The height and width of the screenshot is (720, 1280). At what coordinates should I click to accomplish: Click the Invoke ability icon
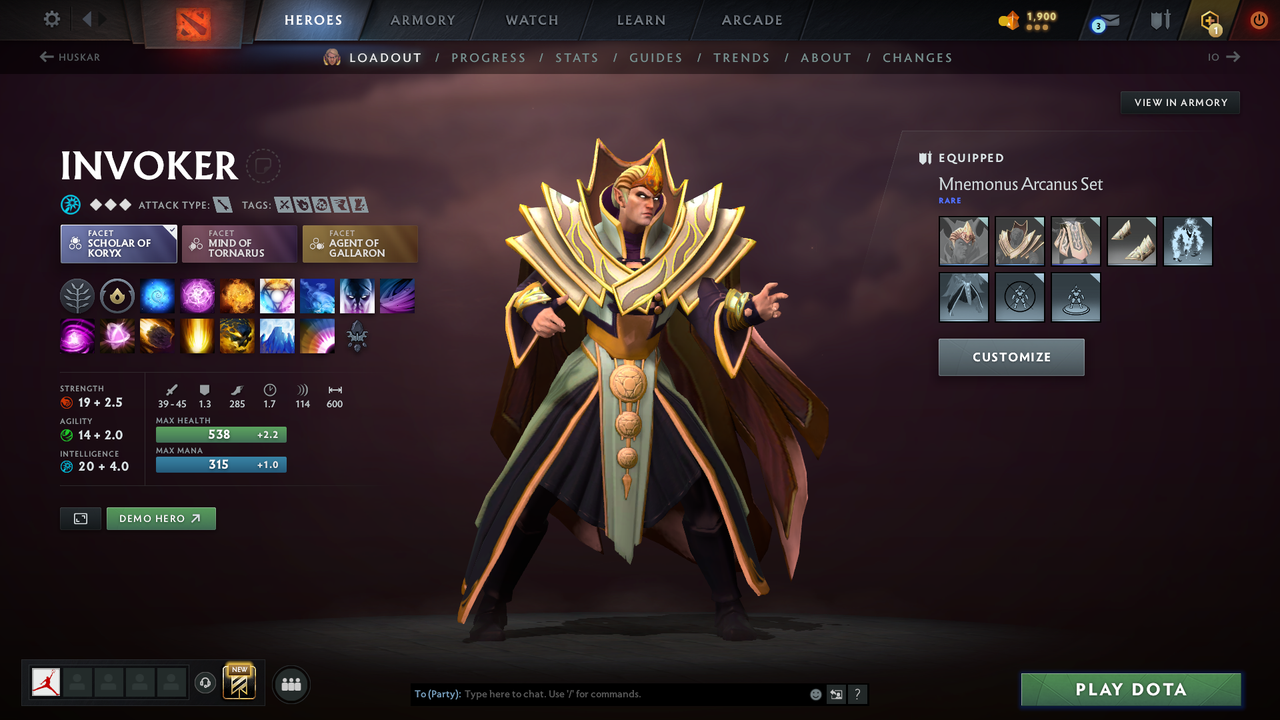pos(277,295)
